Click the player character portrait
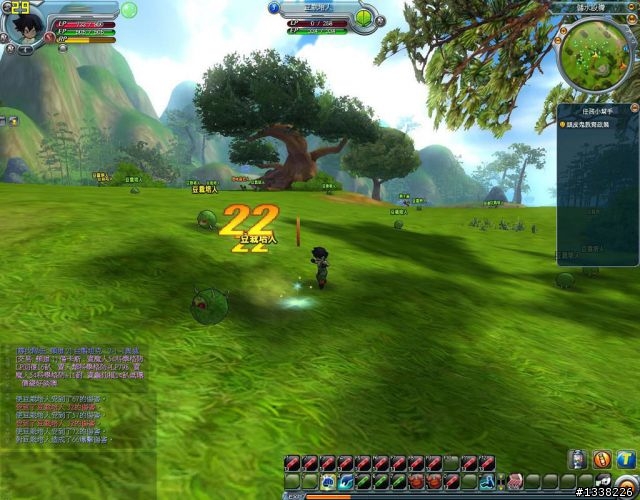The image size is (640, 500). click(24, 24)
